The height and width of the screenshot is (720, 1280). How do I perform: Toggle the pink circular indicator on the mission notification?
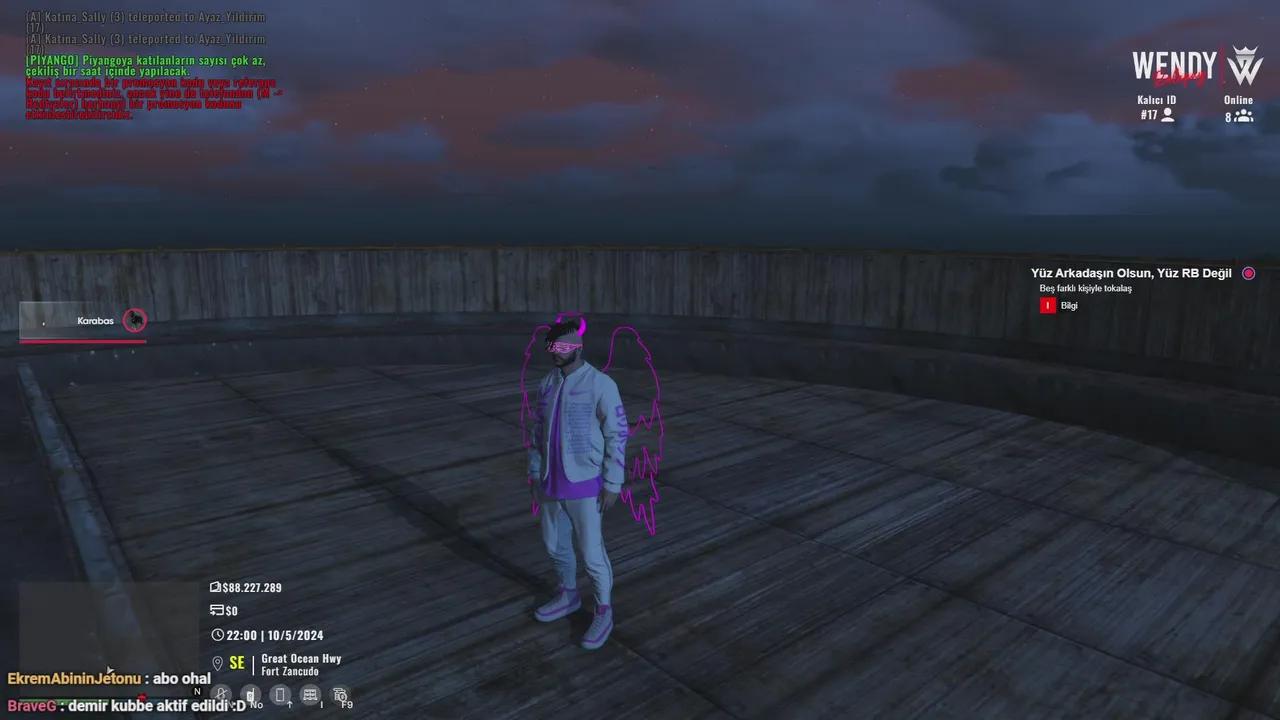pyautogui.click(x=1248, y=272)
